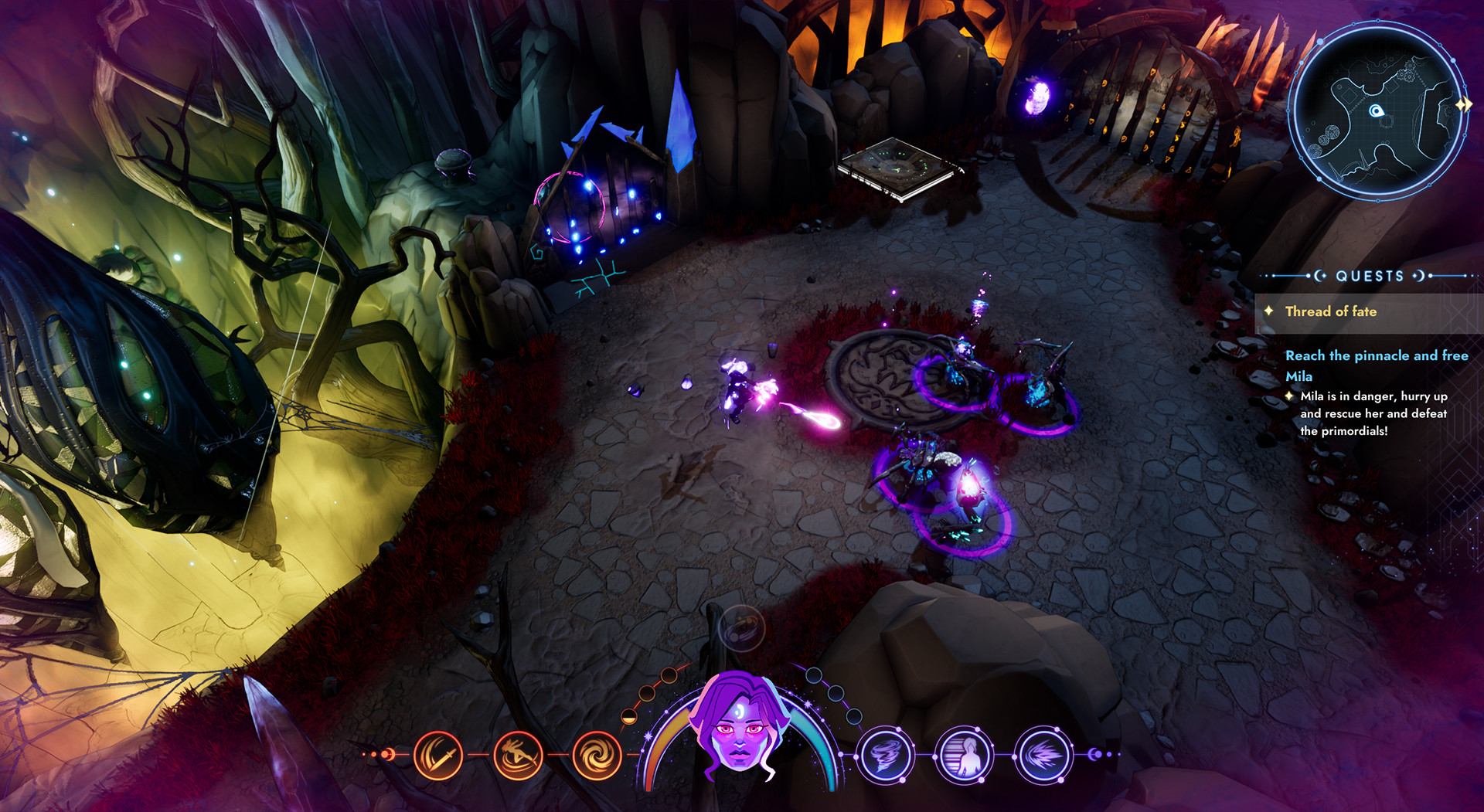Click the player location marker on the minimap
Image resolution: width=1484 pixels, height=812 pixels.
pos(1375,110)
